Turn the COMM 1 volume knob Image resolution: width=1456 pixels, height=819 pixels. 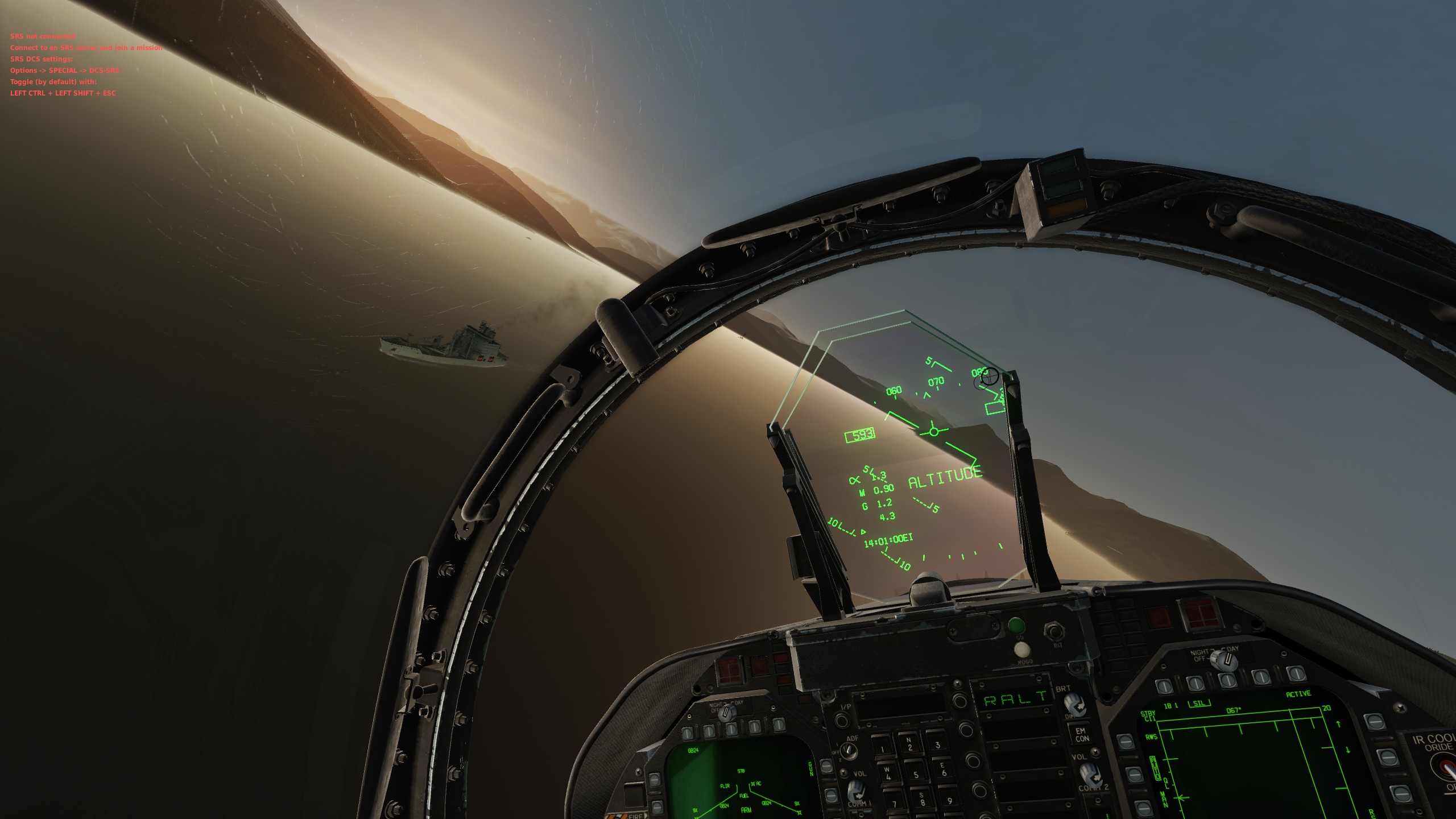[857, 792]
